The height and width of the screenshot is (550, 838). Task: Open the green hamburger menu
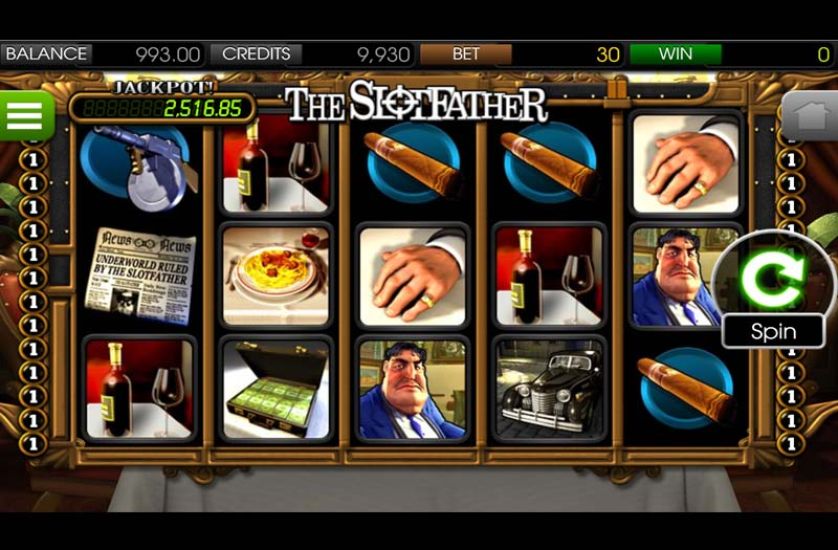click(25, 117)
